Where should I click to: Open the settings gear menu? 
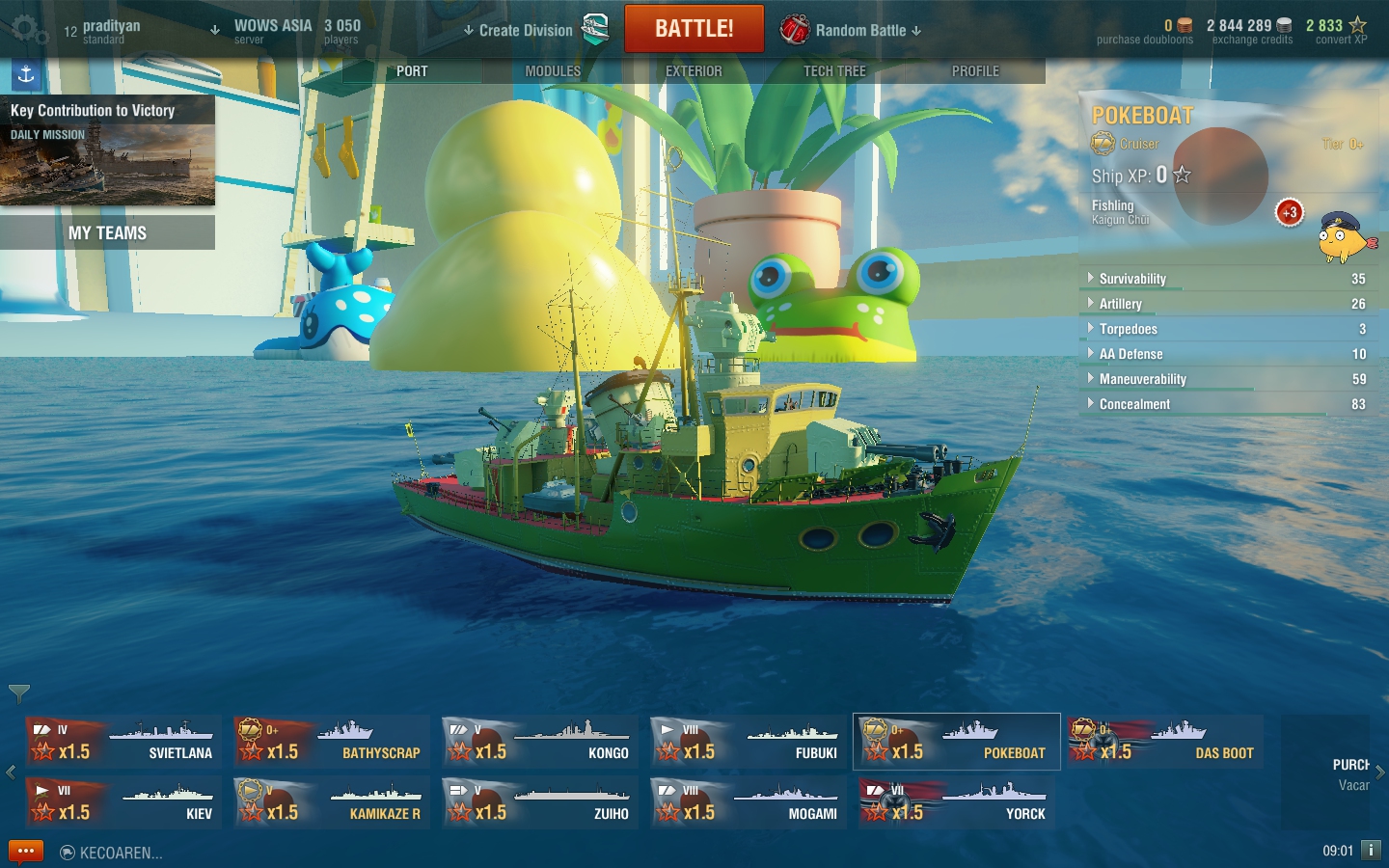(x=29, y=31)
